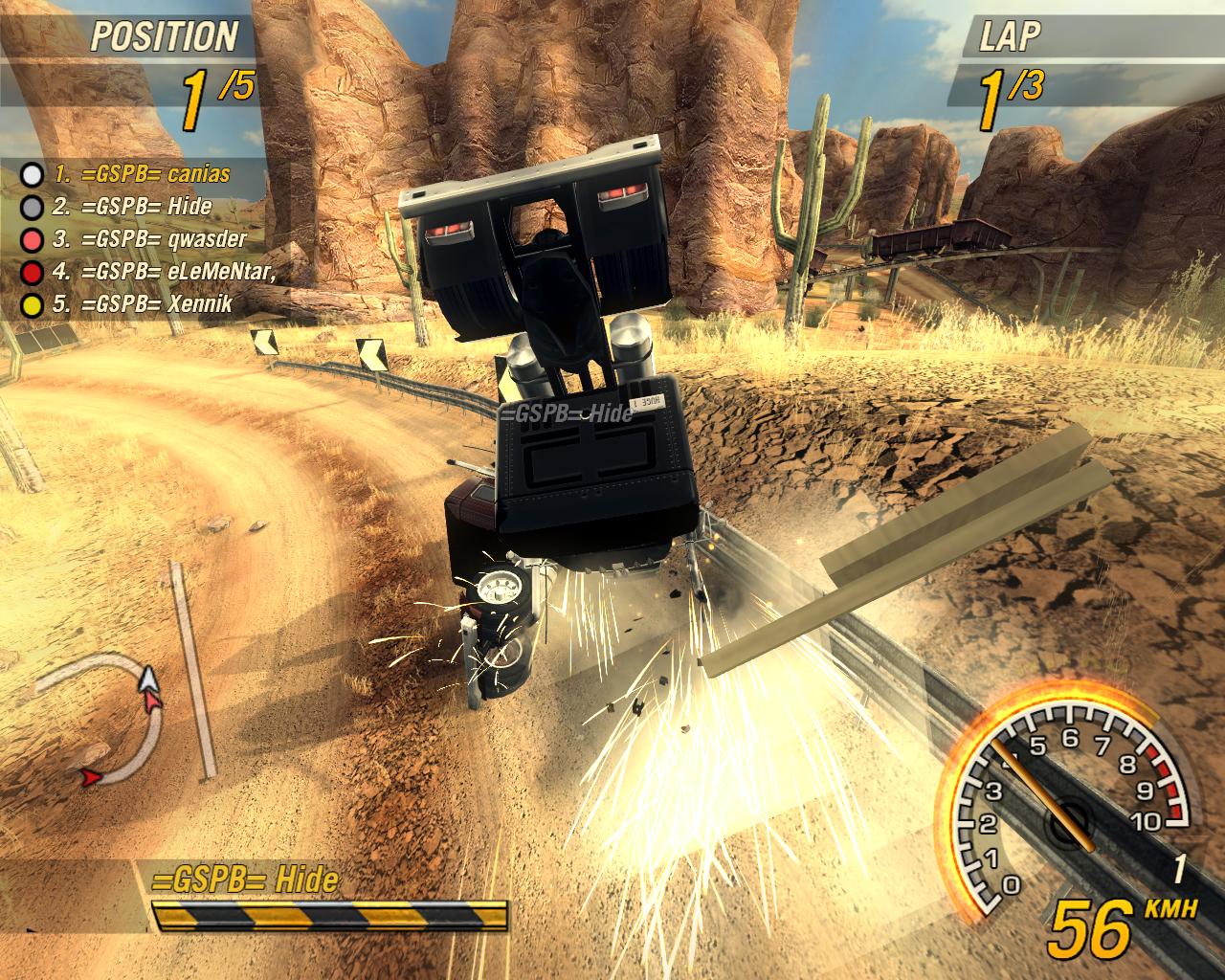Choose =GSPB= qwasder in the leaderboard
This screenshot has width=1225, height=980.
pos(149,239)
